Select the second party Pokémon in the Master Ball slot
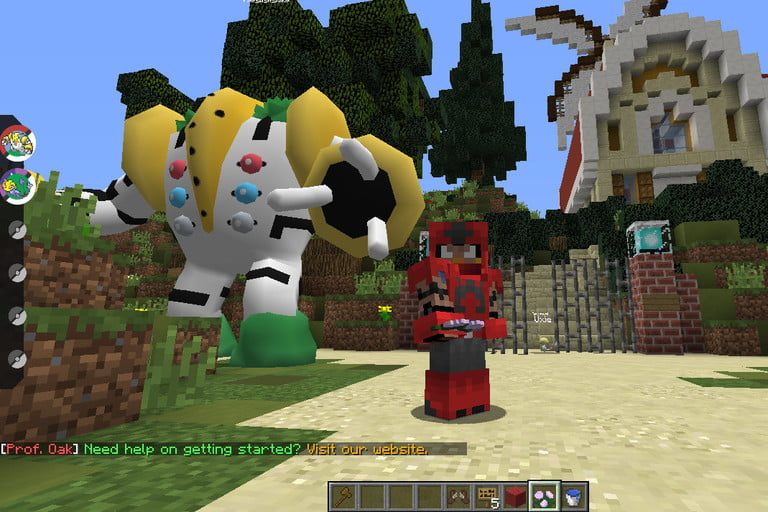 pos(16,186)
